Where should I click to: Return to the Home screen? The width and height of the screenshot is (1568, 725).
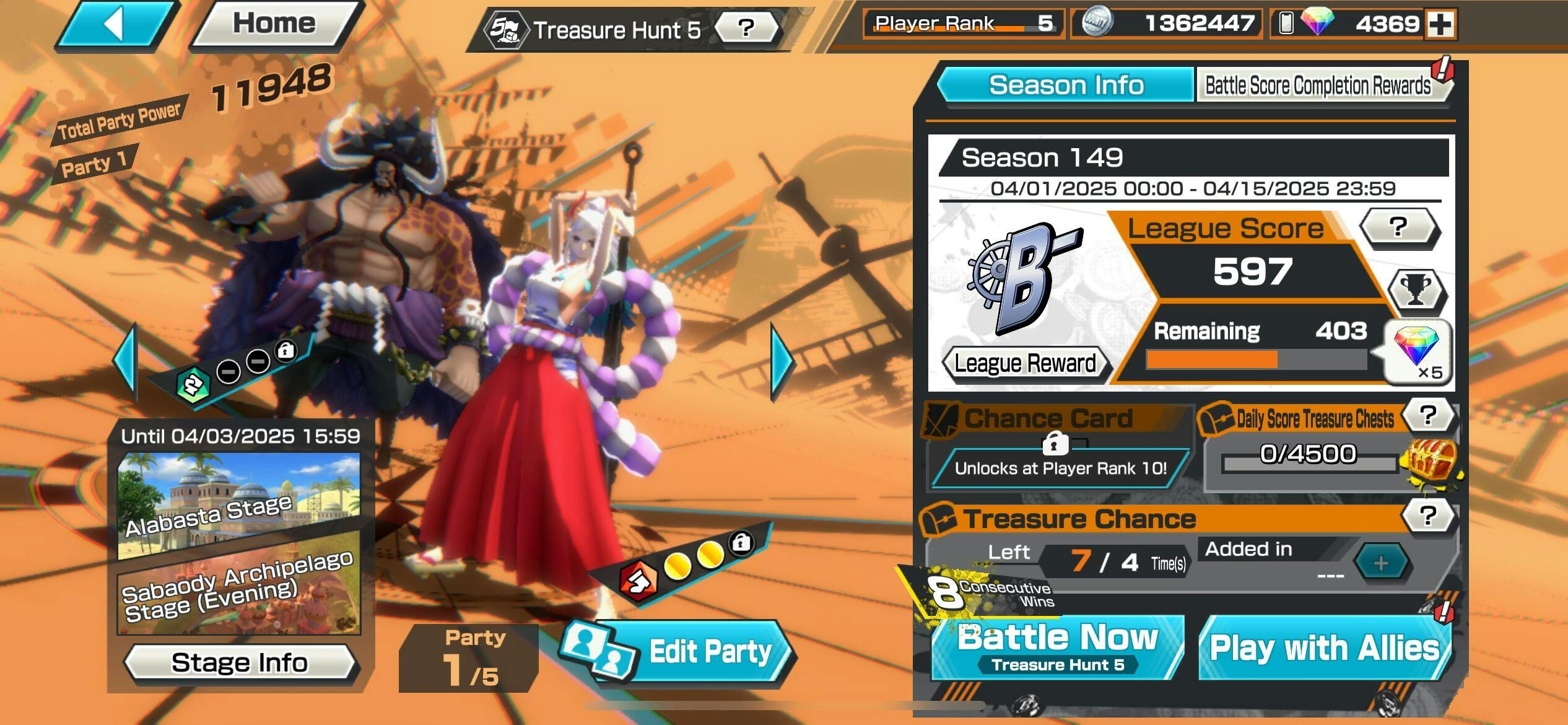point(274,25)
